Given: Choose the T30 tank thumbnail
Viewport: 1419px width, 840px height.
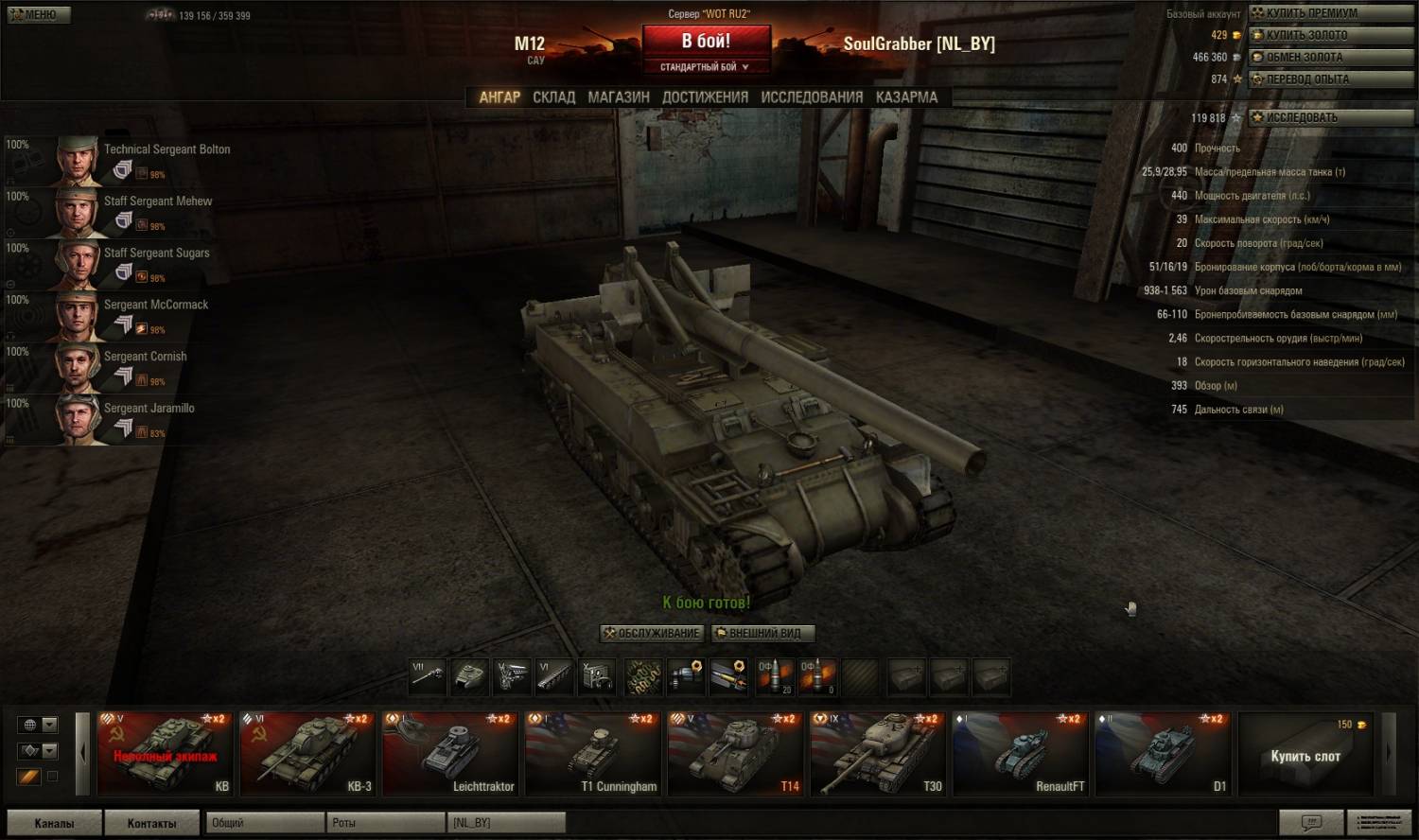Looking at the screenshot, I should 877,753.
